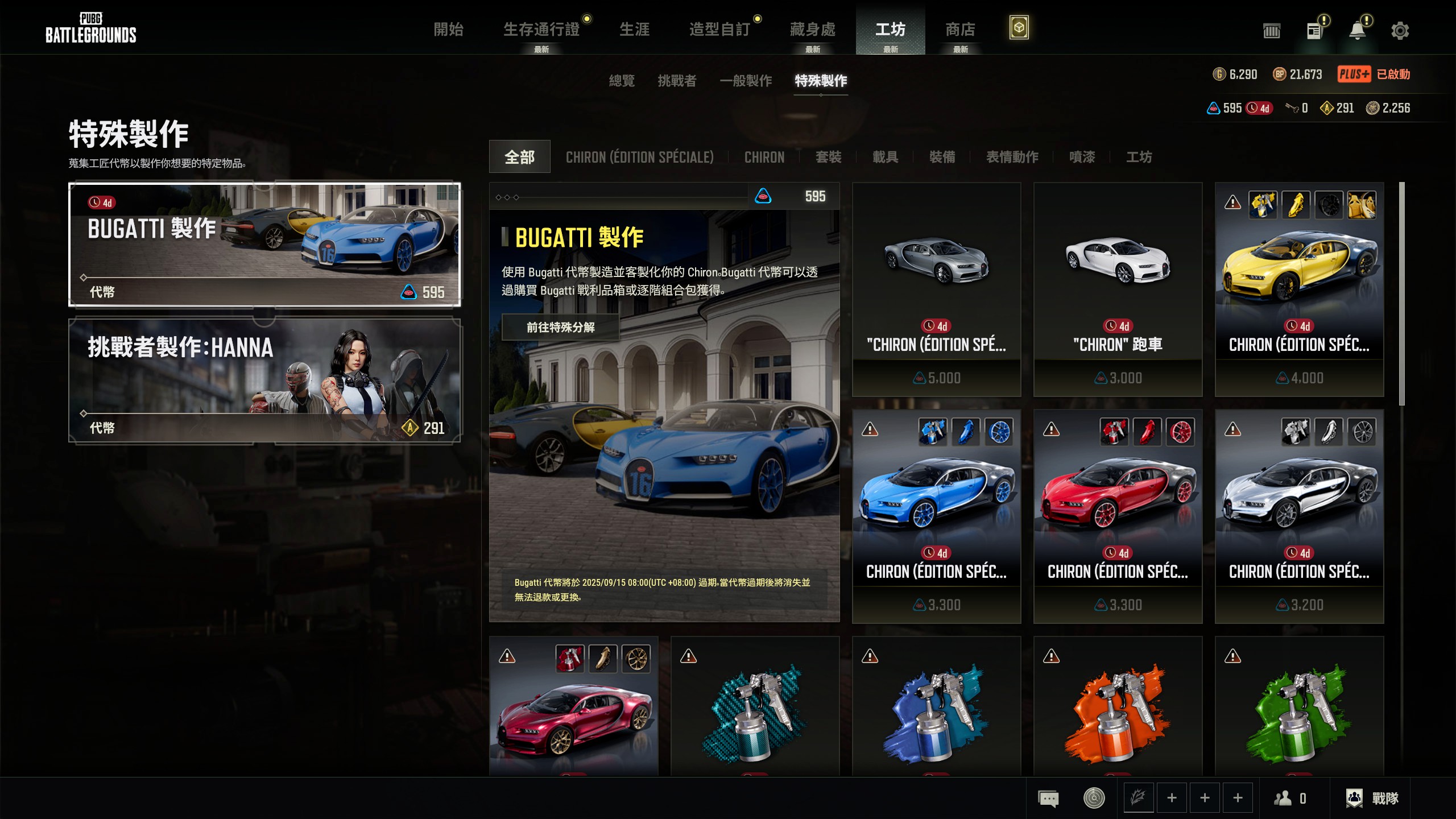Open the notifications bell
This screenshot has width=1456, height=819.
point(1358,31)
